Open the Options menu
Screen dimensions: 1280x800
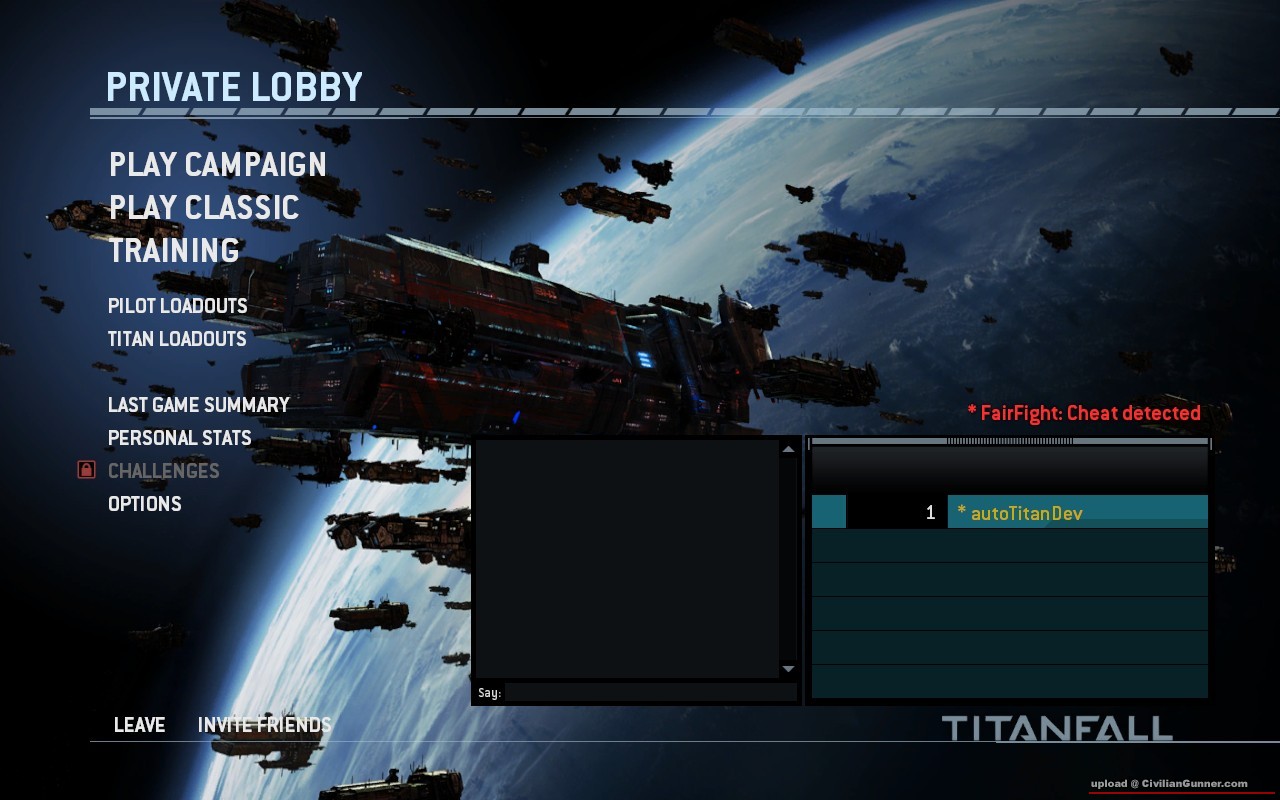click(x=144, y=504)
